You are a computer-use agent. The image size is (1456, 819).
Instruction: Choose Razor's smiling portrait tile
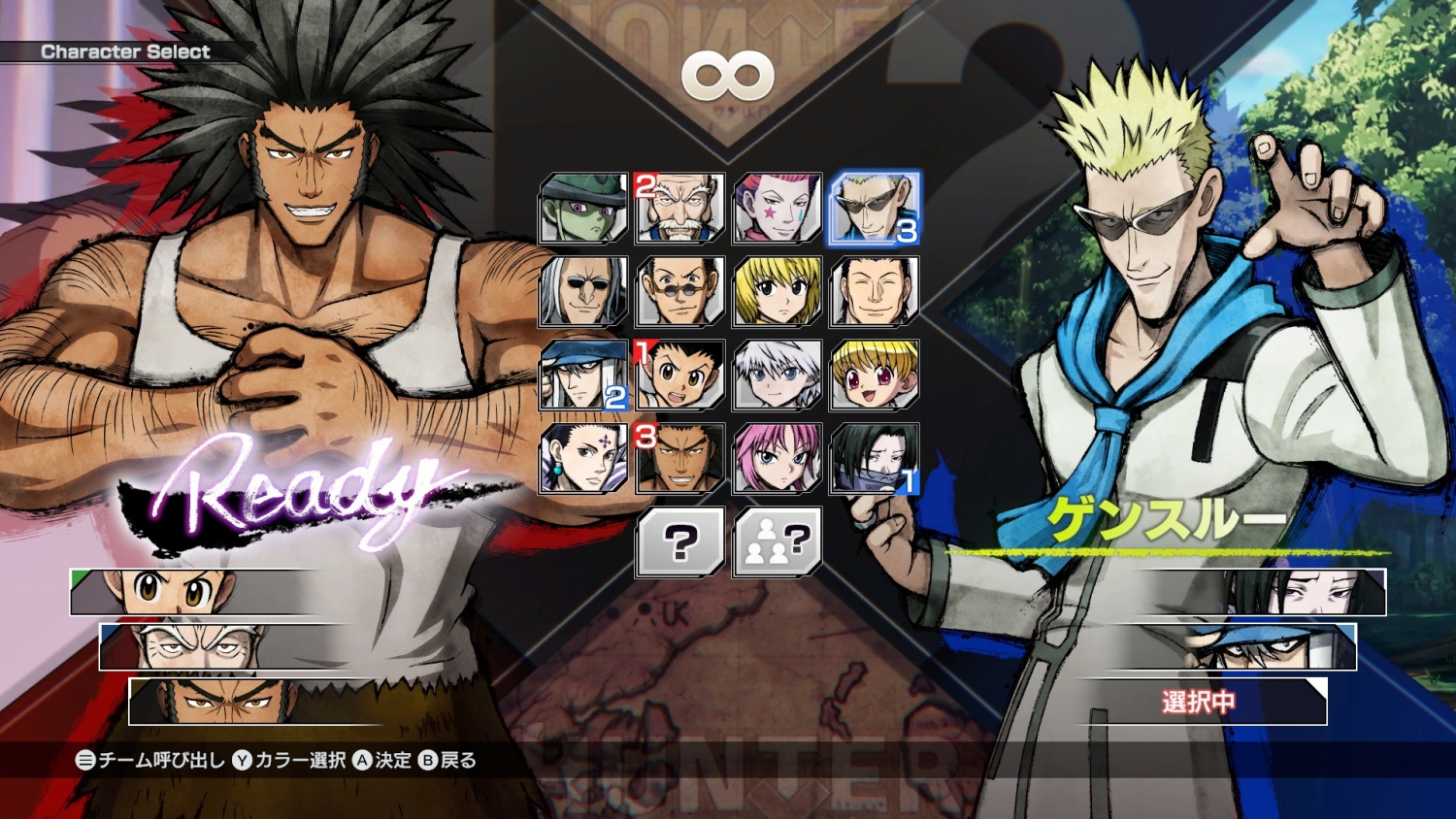point(874,291)
